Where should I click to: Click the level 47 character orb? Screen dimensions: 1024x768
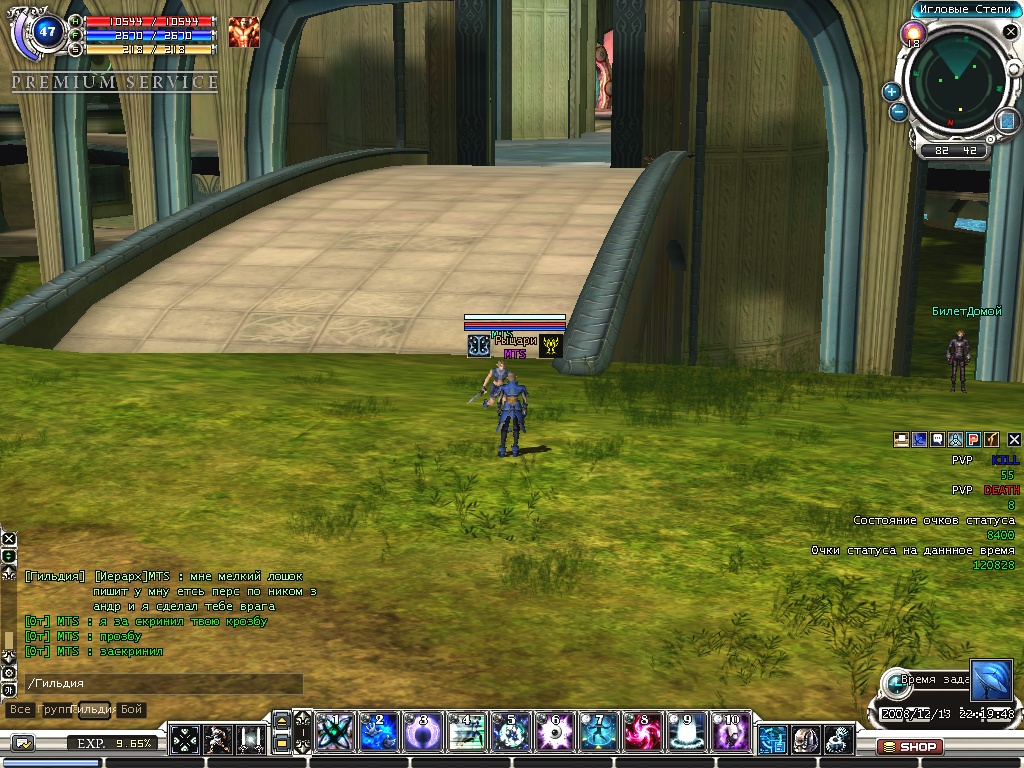(47, 30)
